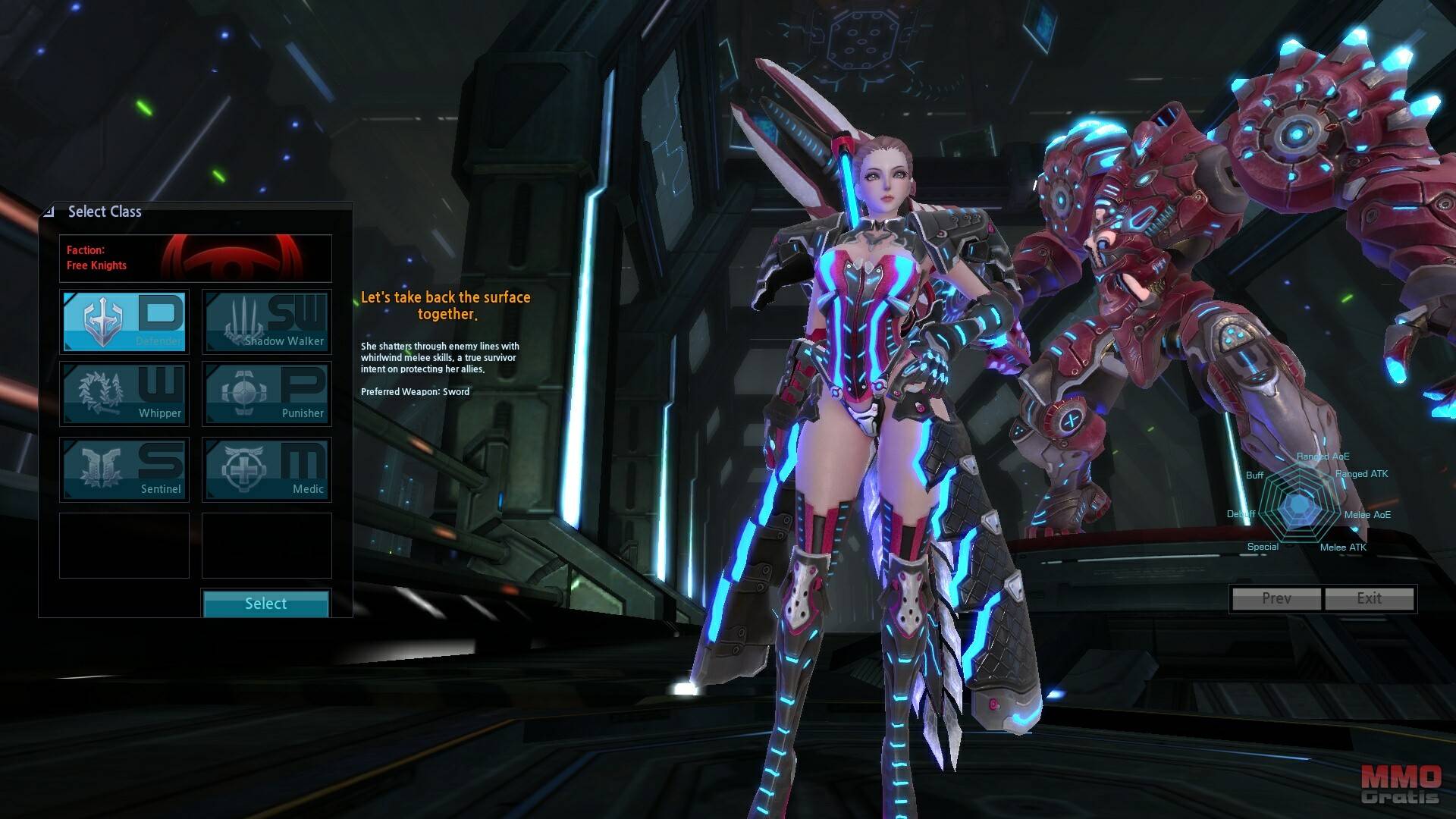Collapse the Select Class panel corner arrow
Image resolution: width=1456 pixels, height=819 pixels.
tap(49, 212)
